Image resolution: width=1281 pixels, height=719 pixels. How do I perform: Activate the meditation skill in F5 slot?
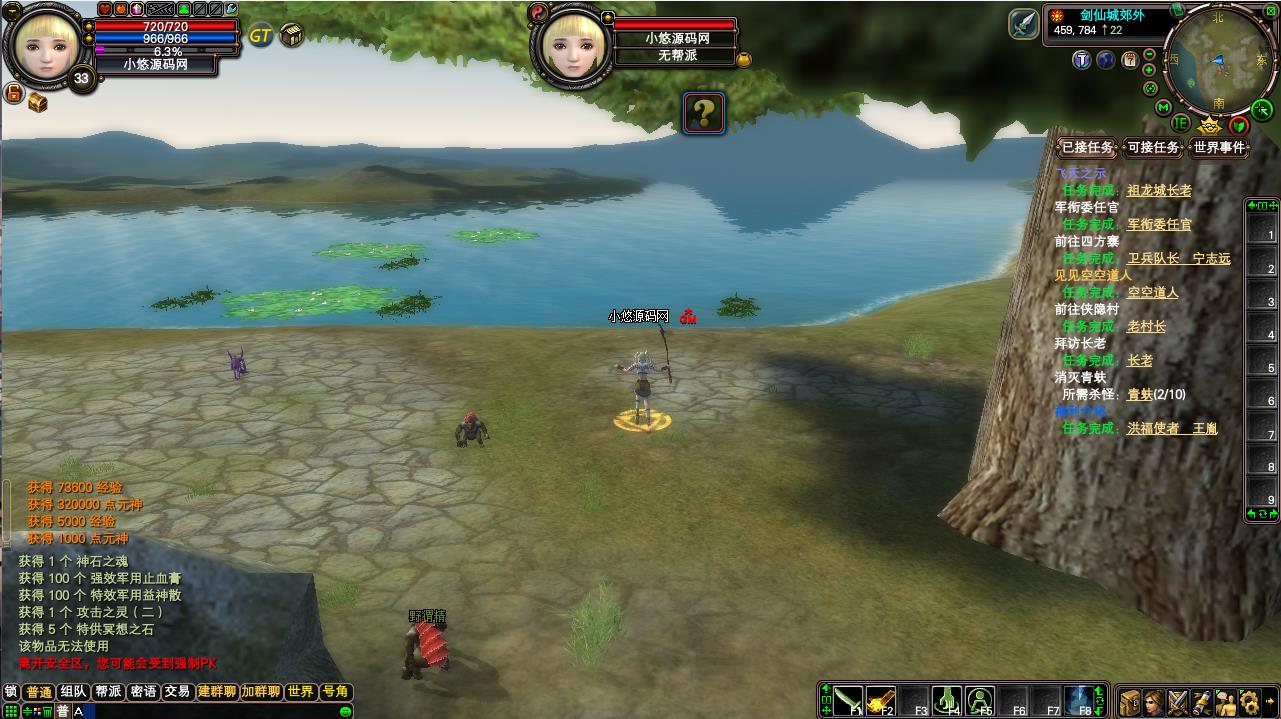(x=980, y=700)
